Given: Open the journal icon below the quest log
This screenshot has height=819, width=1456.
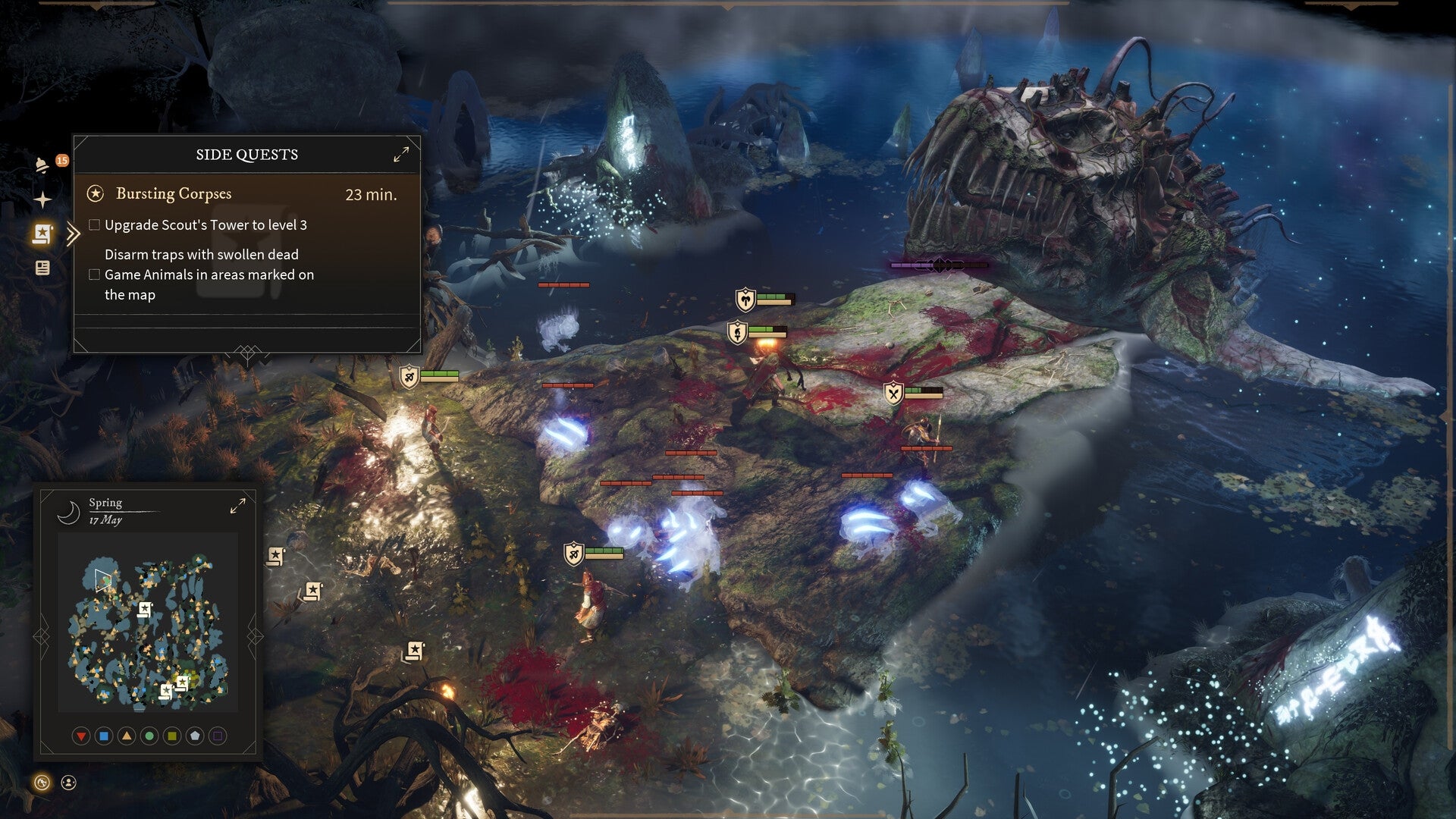Looking at the screenshot, I should click(45, 267).
